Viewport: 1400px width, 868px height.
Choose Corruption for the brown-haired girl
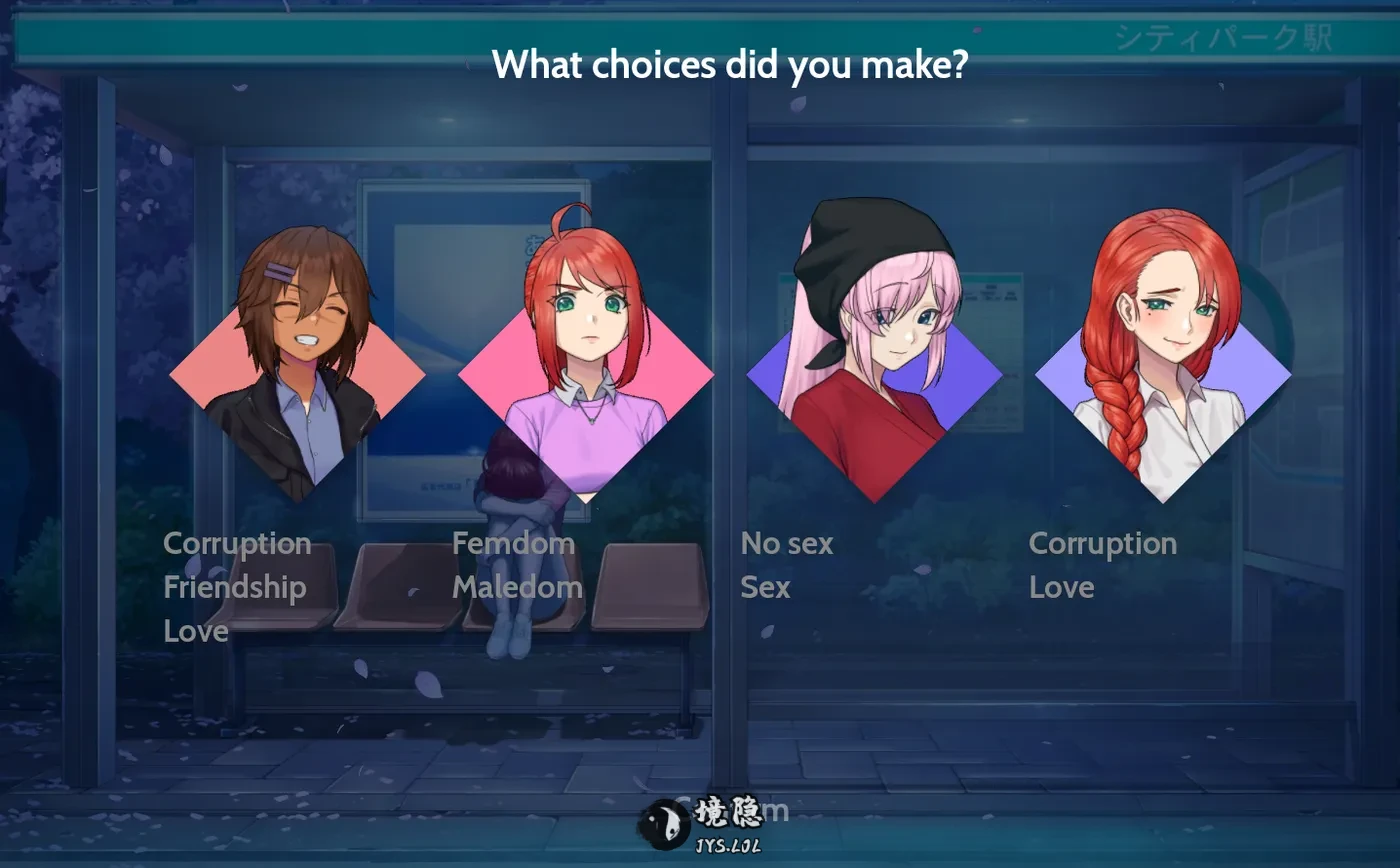pos(237,544)
